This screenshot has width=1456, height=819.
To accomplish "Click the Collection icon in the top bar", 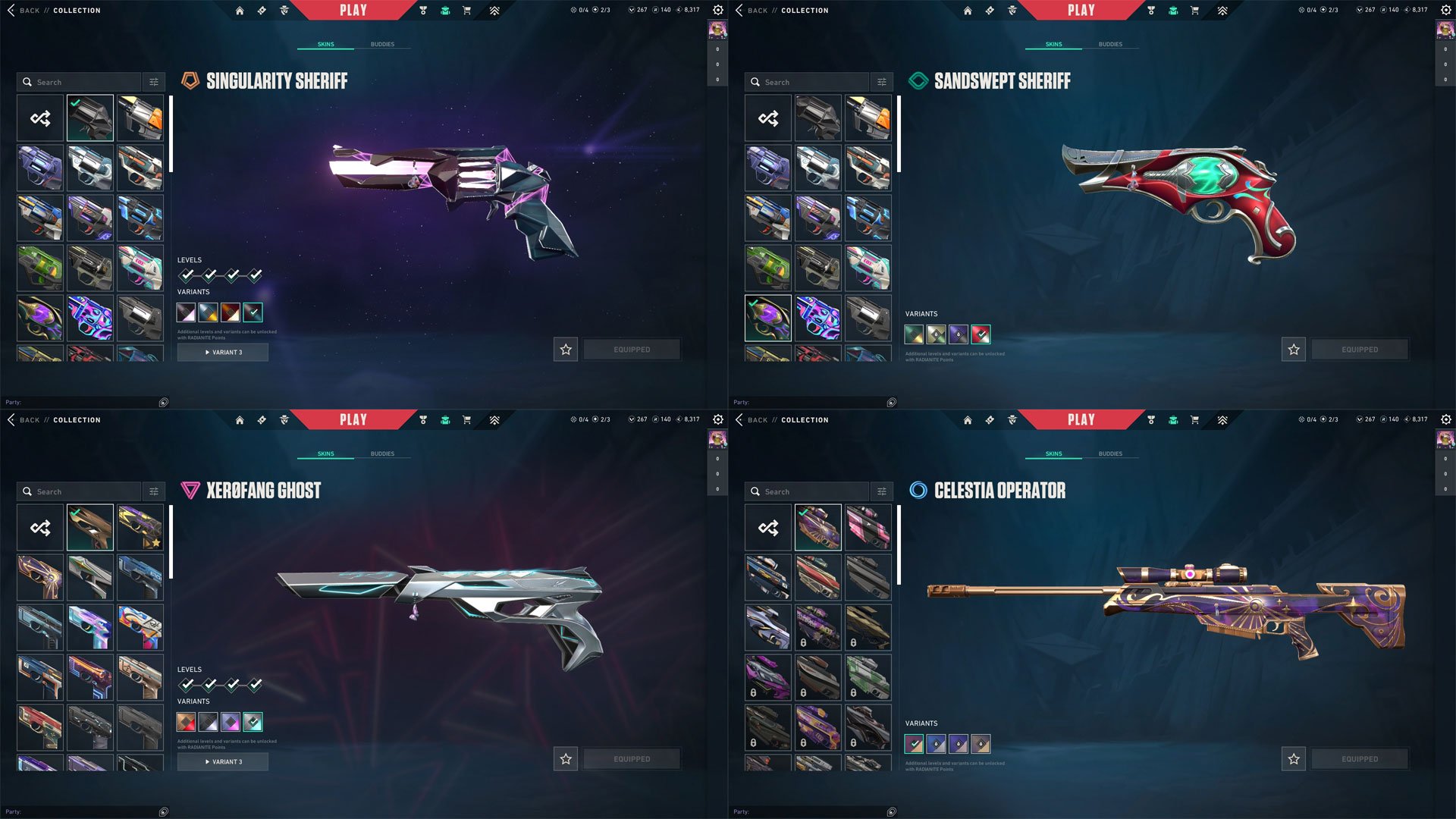I will 446,10.
